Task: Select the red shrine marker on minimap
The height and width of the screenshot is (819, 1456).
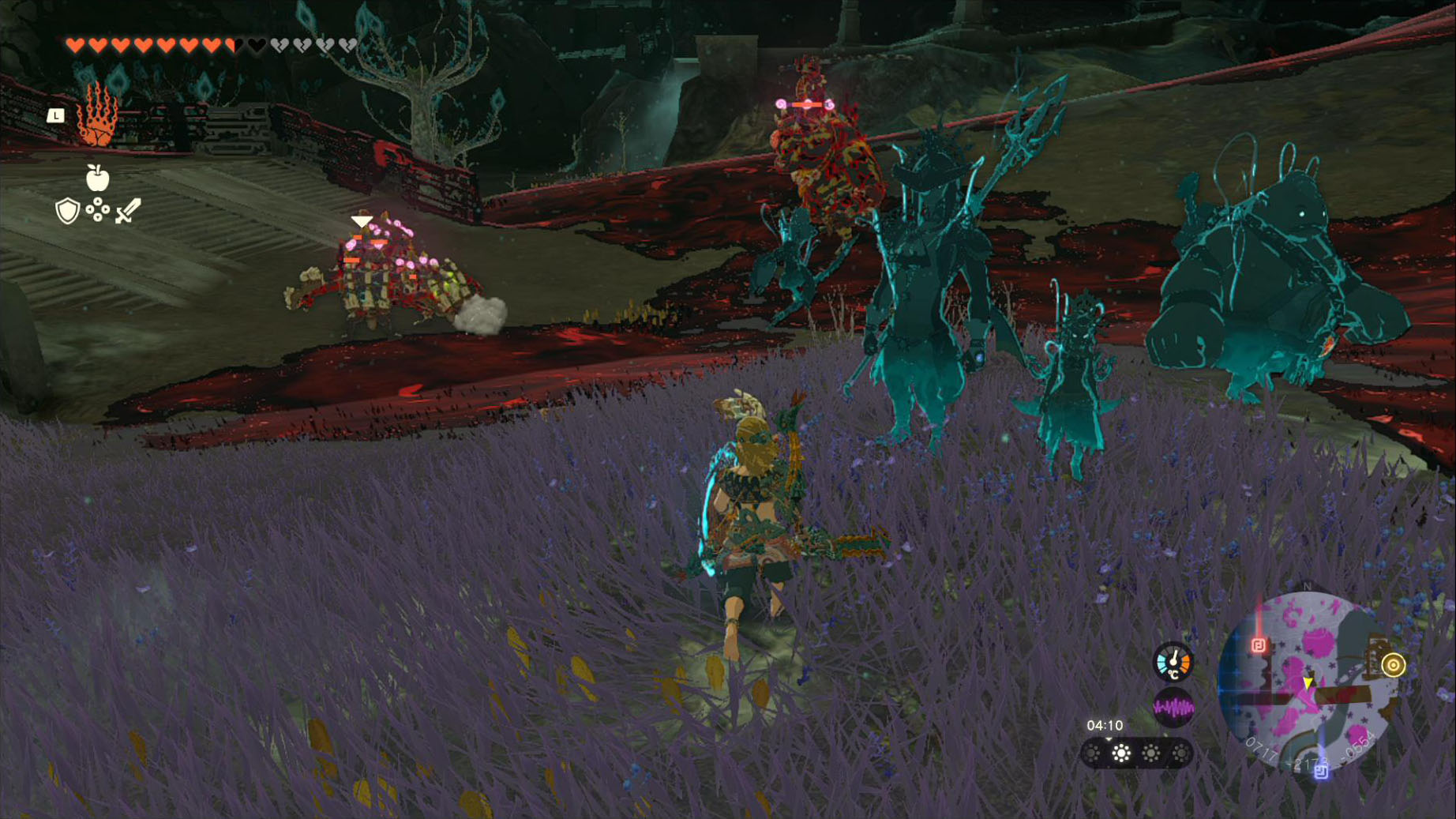Action: click(1258, 645)
